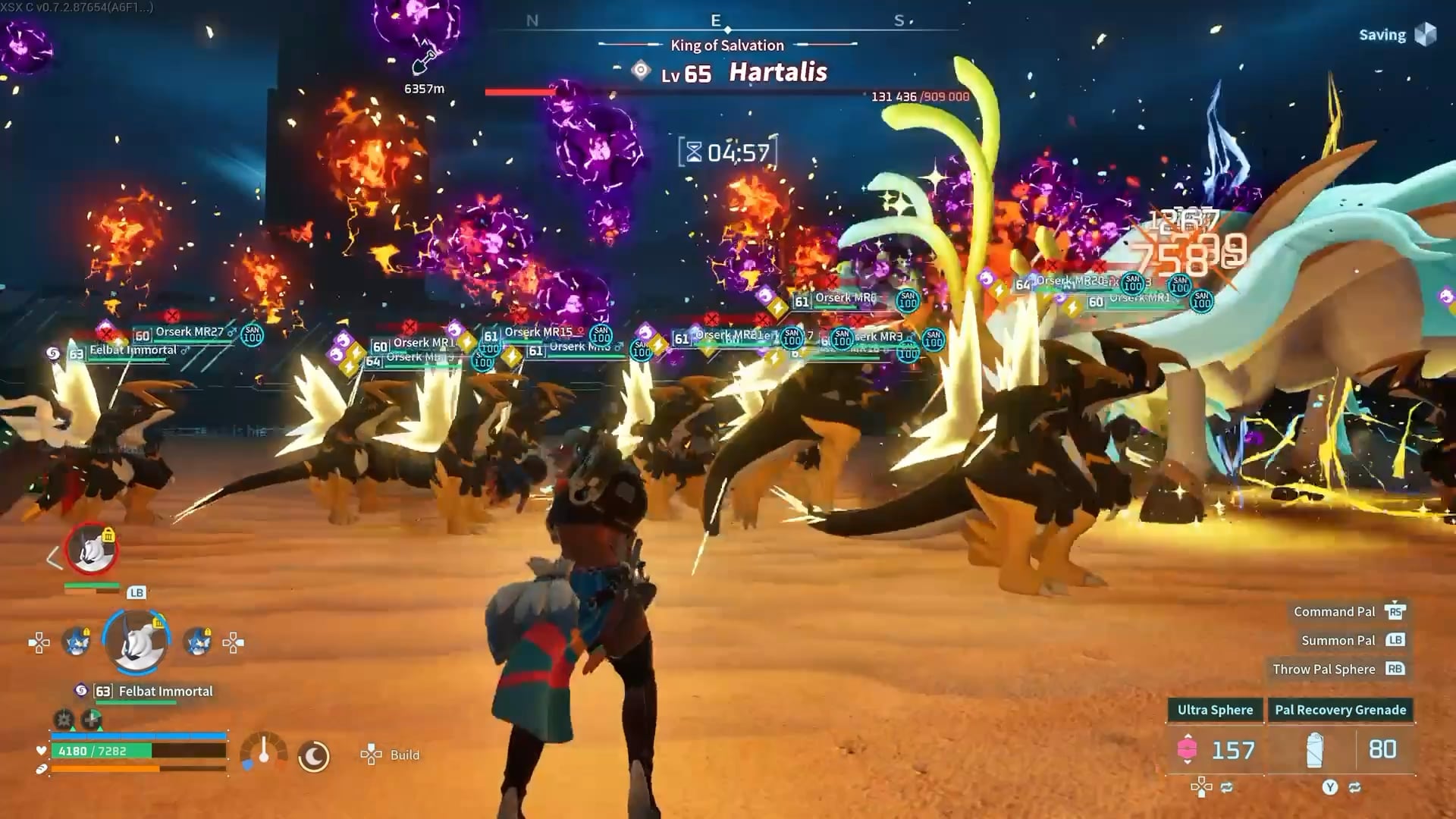Inspect the plus-shaped status buff icon
This screenshot has height=819, width=1456.
(x=92, y=719)
